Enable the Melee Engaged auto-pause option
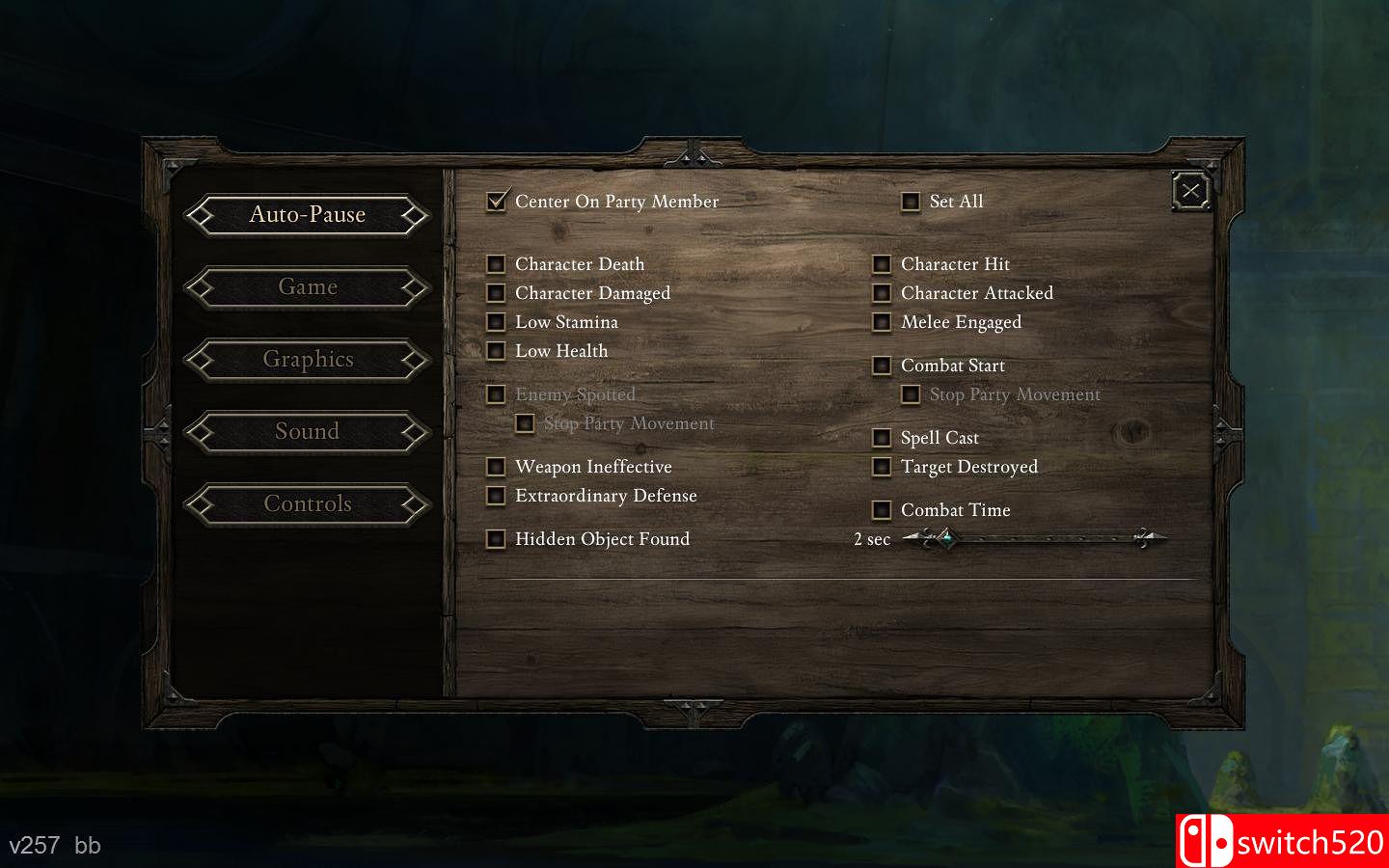The width and height of the screenshot is (1389, 868). pyautogui.click(x=883, y=322)
